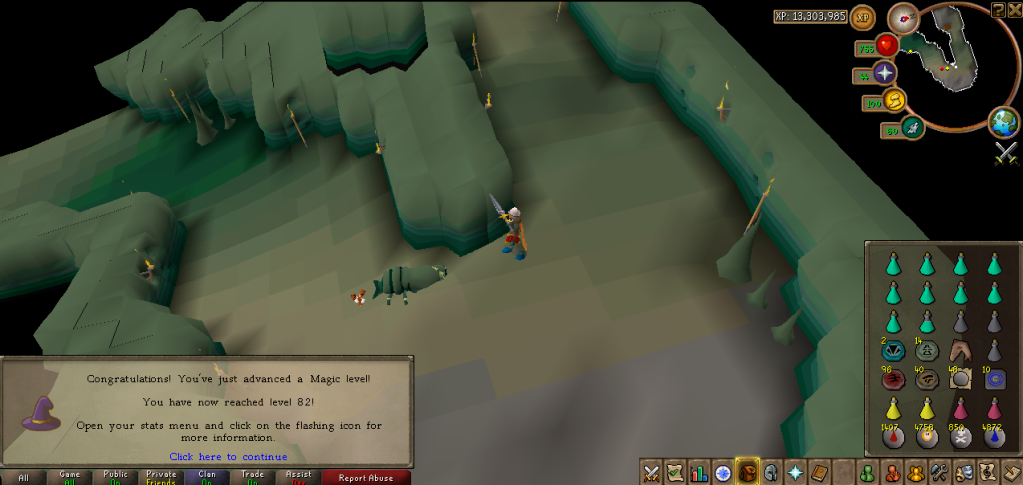Open the stats tab with bar chart icon
This screenshot has width=1023, height=485.
[x=699, y=472]
